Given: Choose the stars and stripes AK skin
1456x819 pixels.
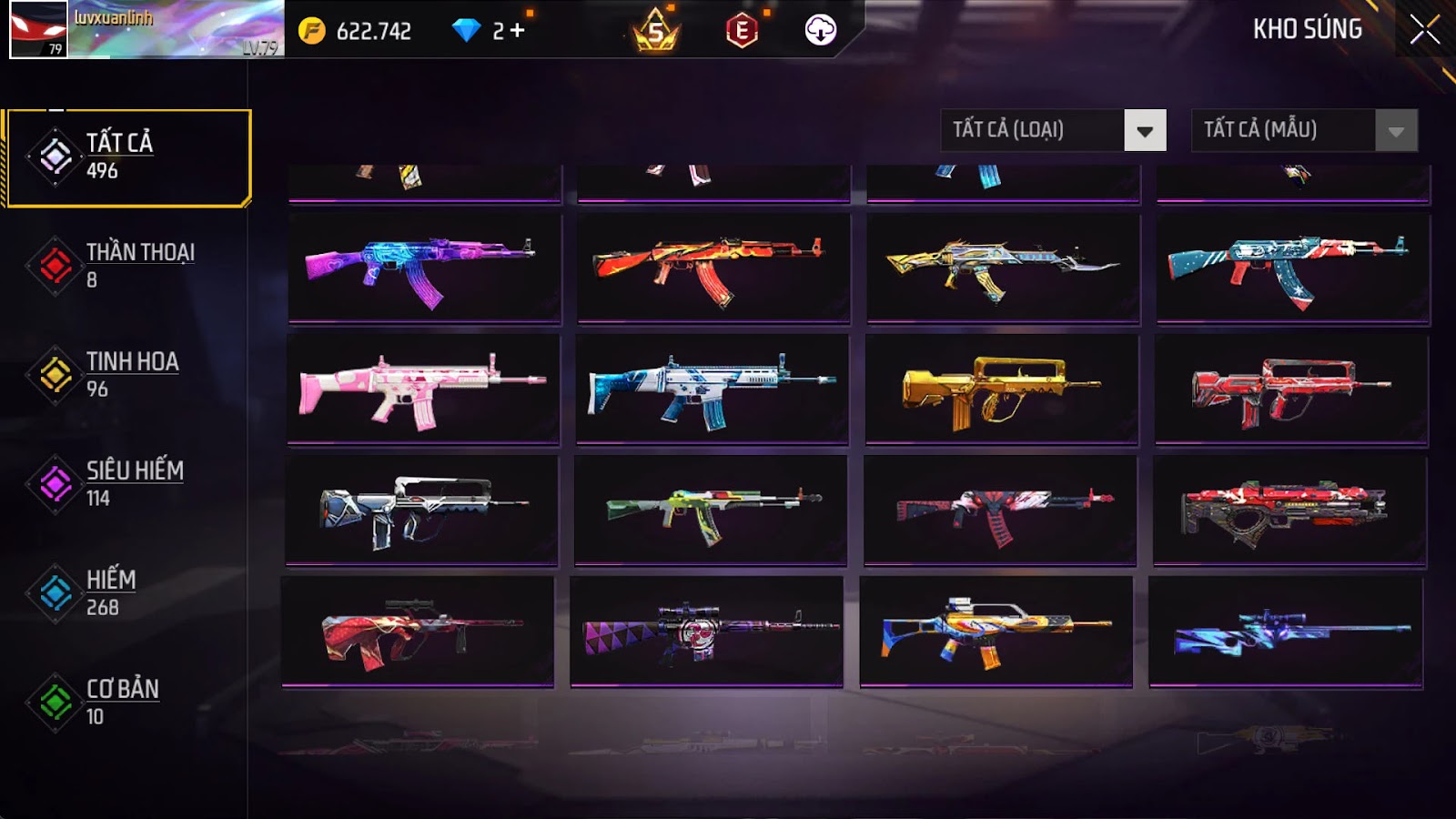Looking at the screenshot, I should click(1292, 268).
